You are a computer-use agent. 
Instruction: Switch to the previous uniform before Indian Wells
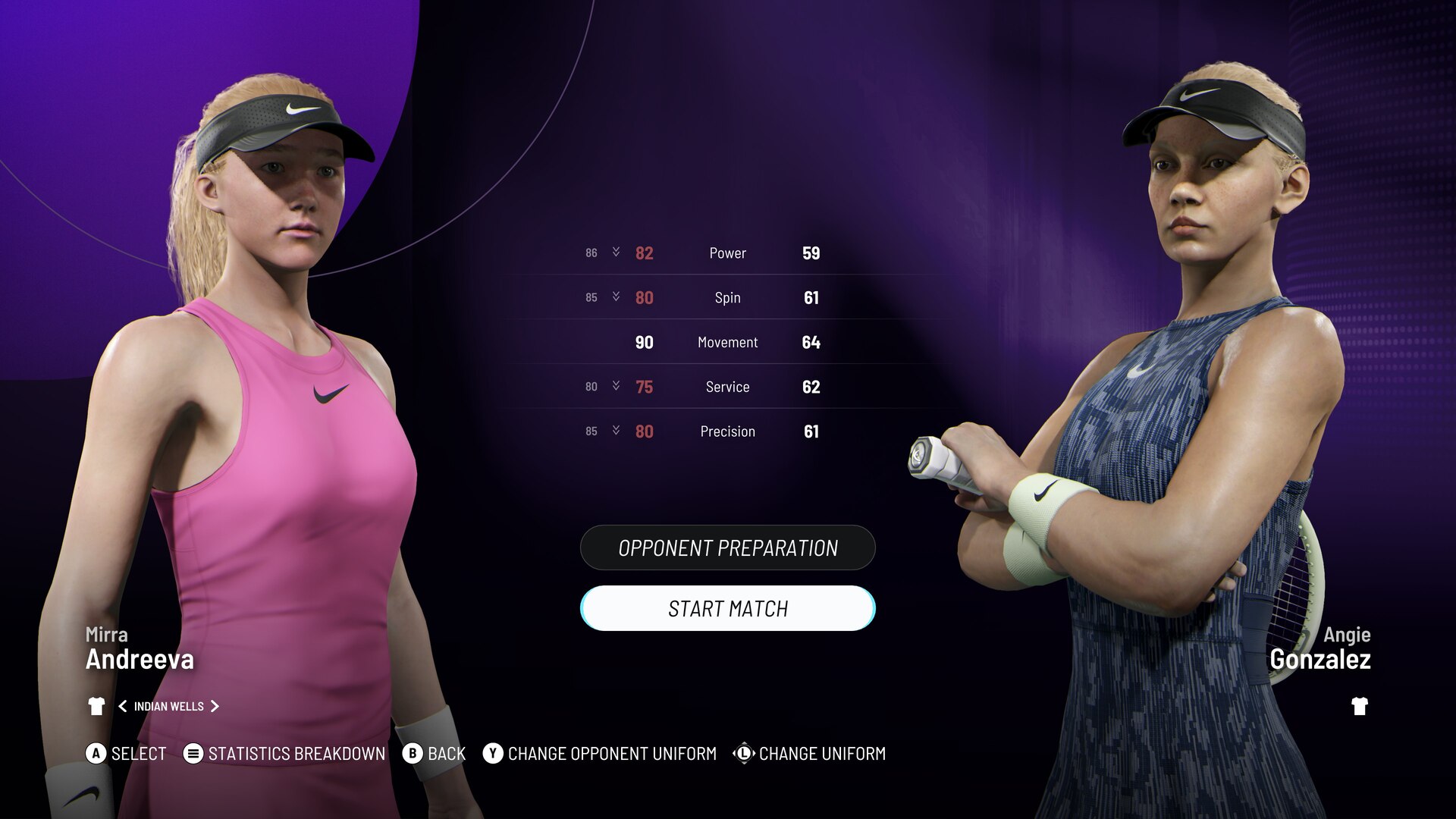122,706
